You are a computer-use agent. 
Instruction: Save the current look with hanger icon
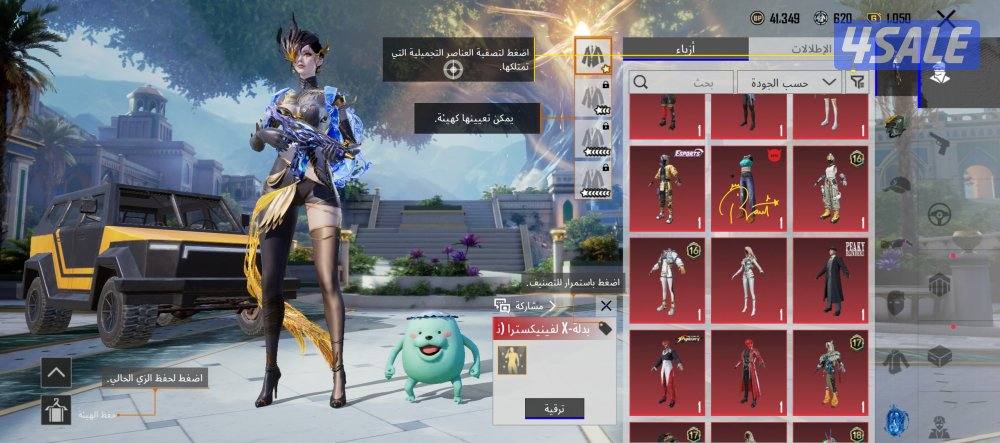(x=56, y=409)
